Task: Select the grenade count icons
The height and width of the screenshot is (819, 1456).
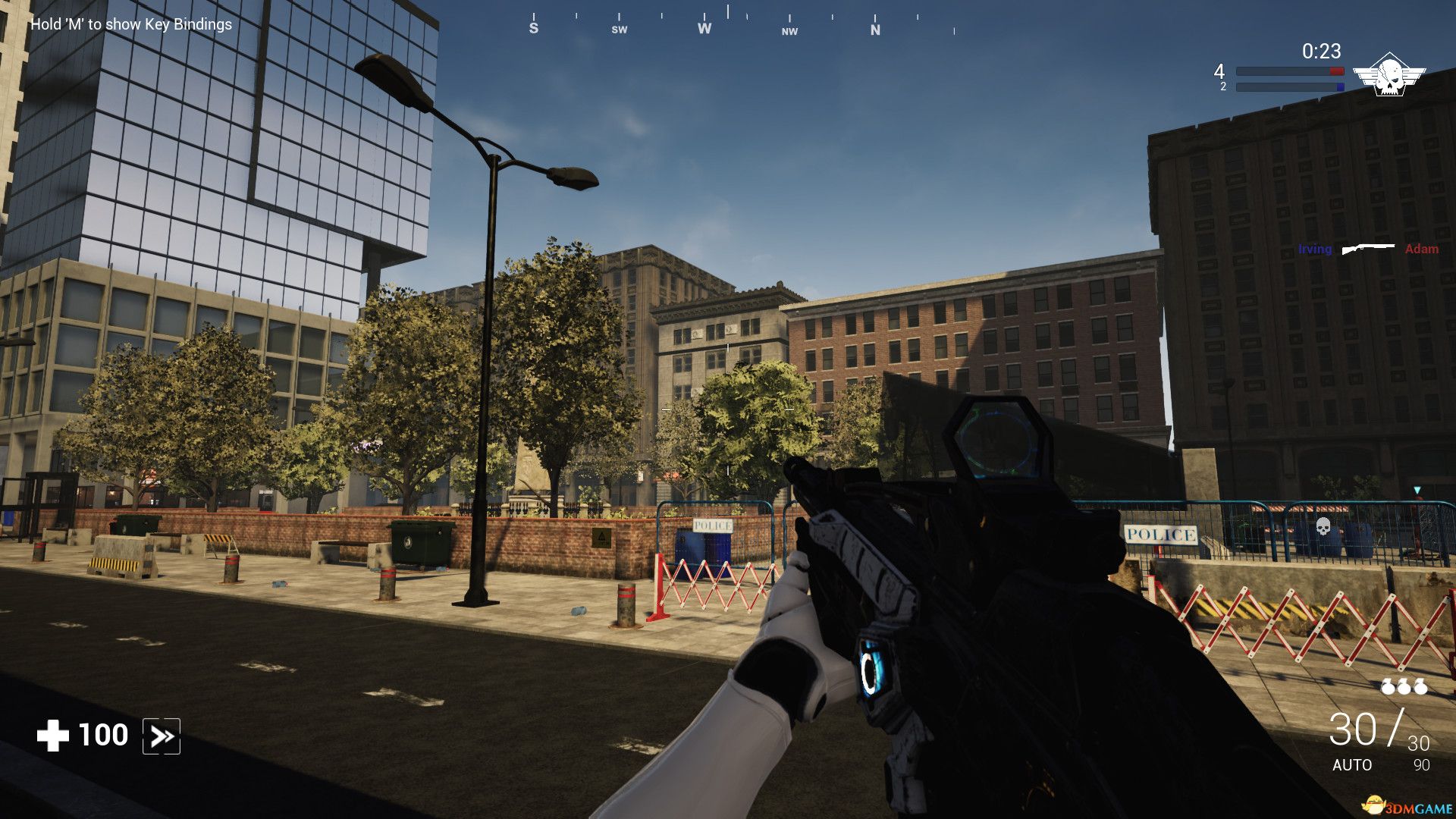Action: click(x=1404, y=687)
